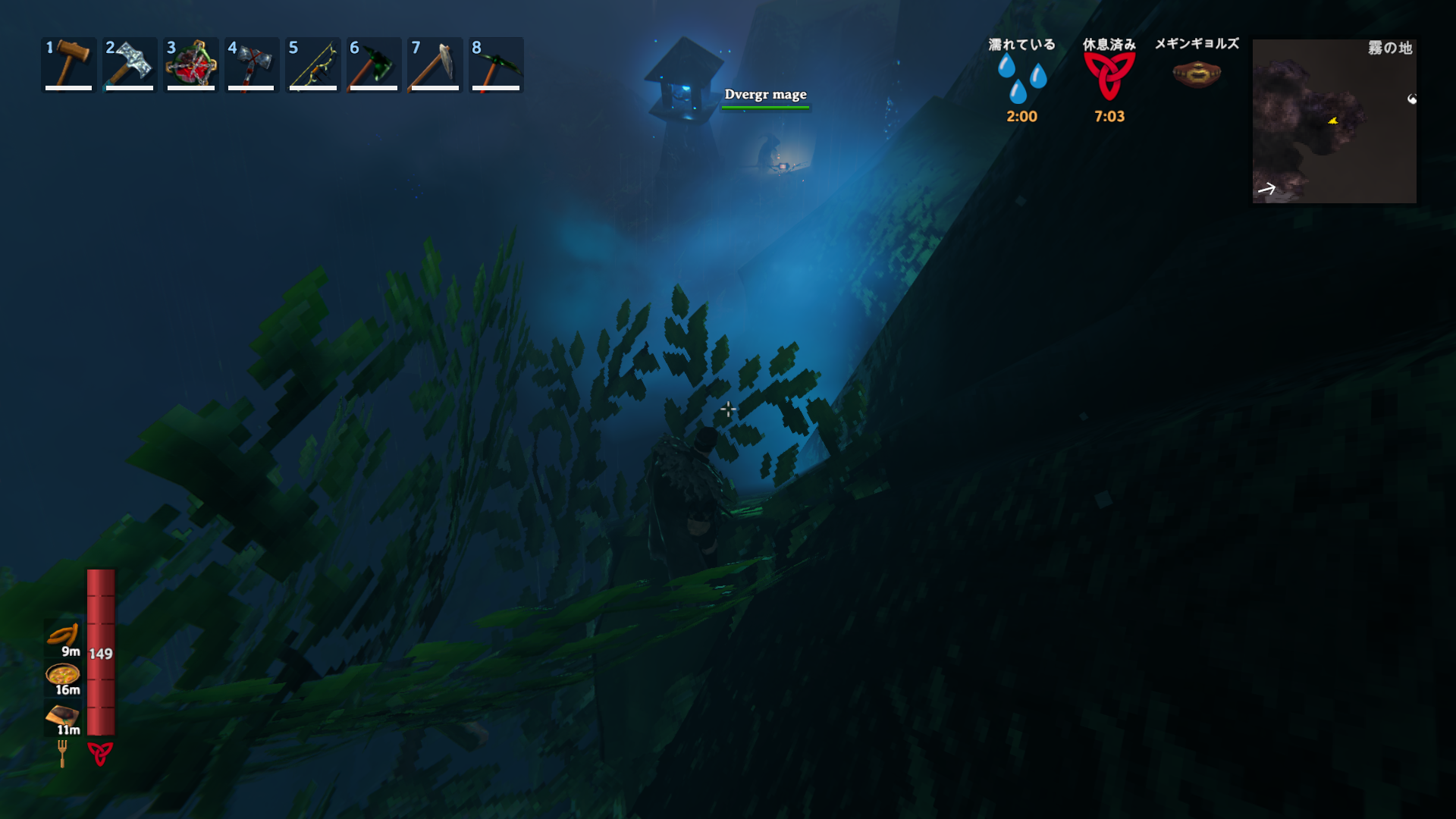Equip the red-wrapped battle axe in slot 4
Viewport: 1456px width, 819px height.
pyautogui.click(x=252, y=64)
